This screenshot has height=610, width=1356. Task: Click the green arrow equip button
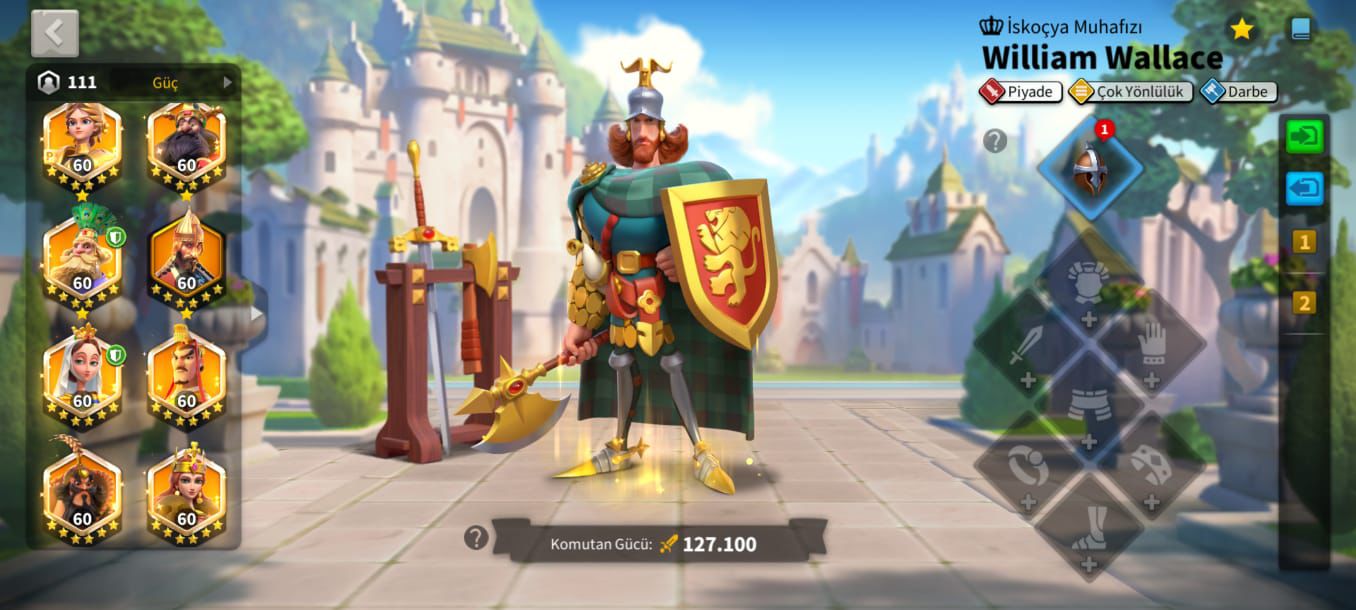[x=1304, y=136]
